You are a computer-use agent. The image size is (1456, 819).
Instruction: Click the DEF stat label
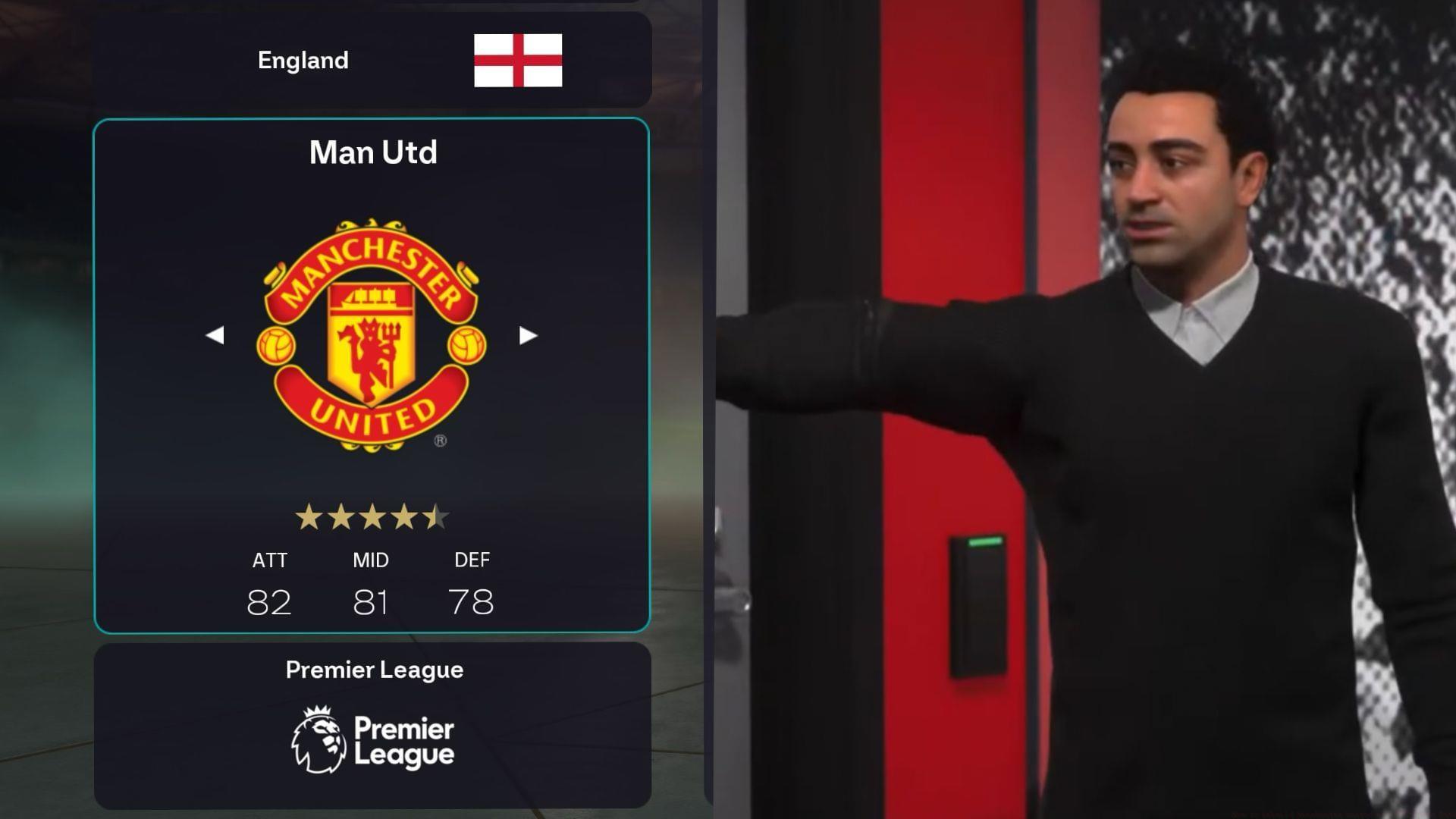coord(474,560)
